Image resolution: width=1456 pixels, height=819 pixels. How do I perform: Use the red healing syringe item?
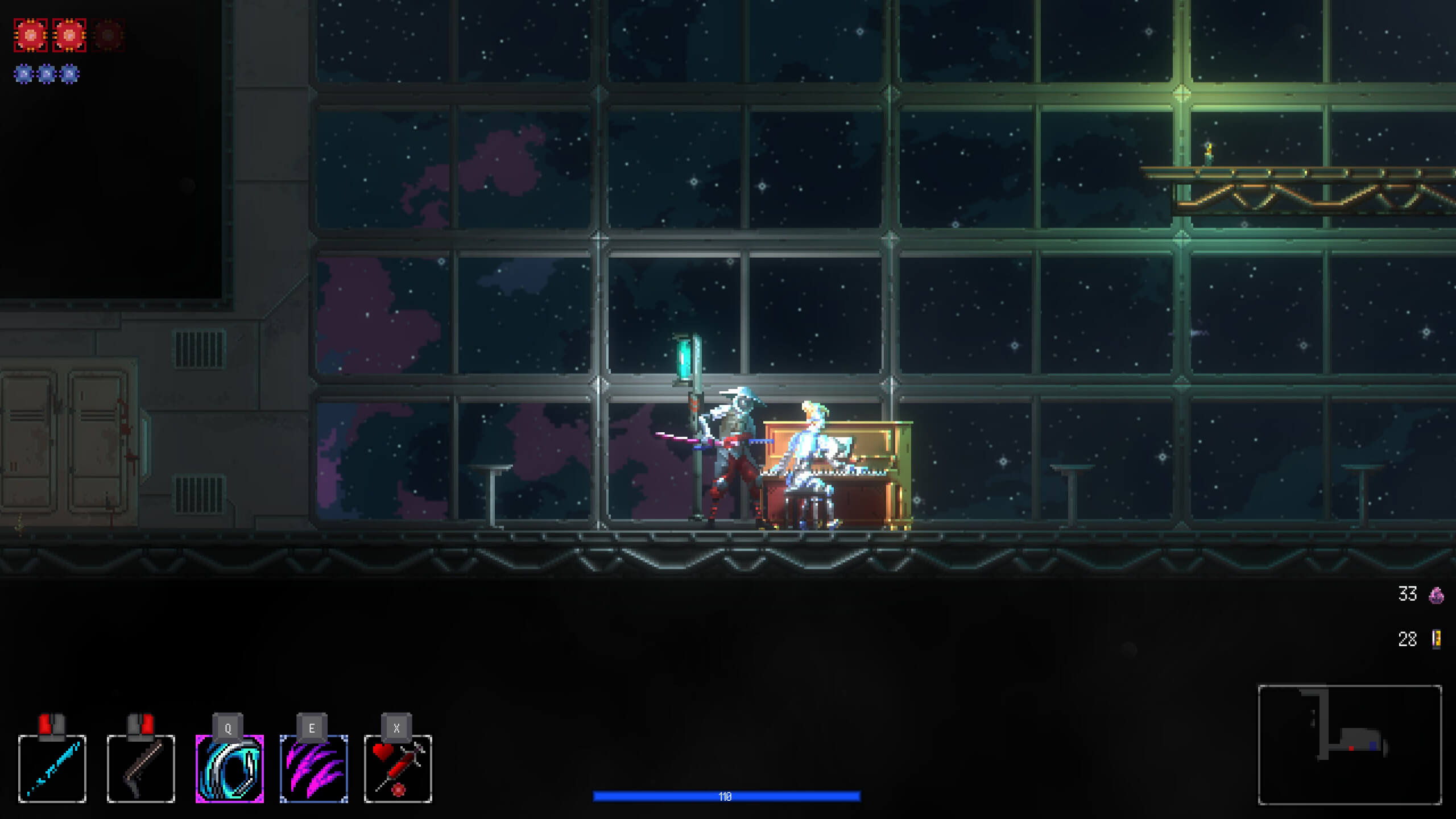click(x=398, y=768)
